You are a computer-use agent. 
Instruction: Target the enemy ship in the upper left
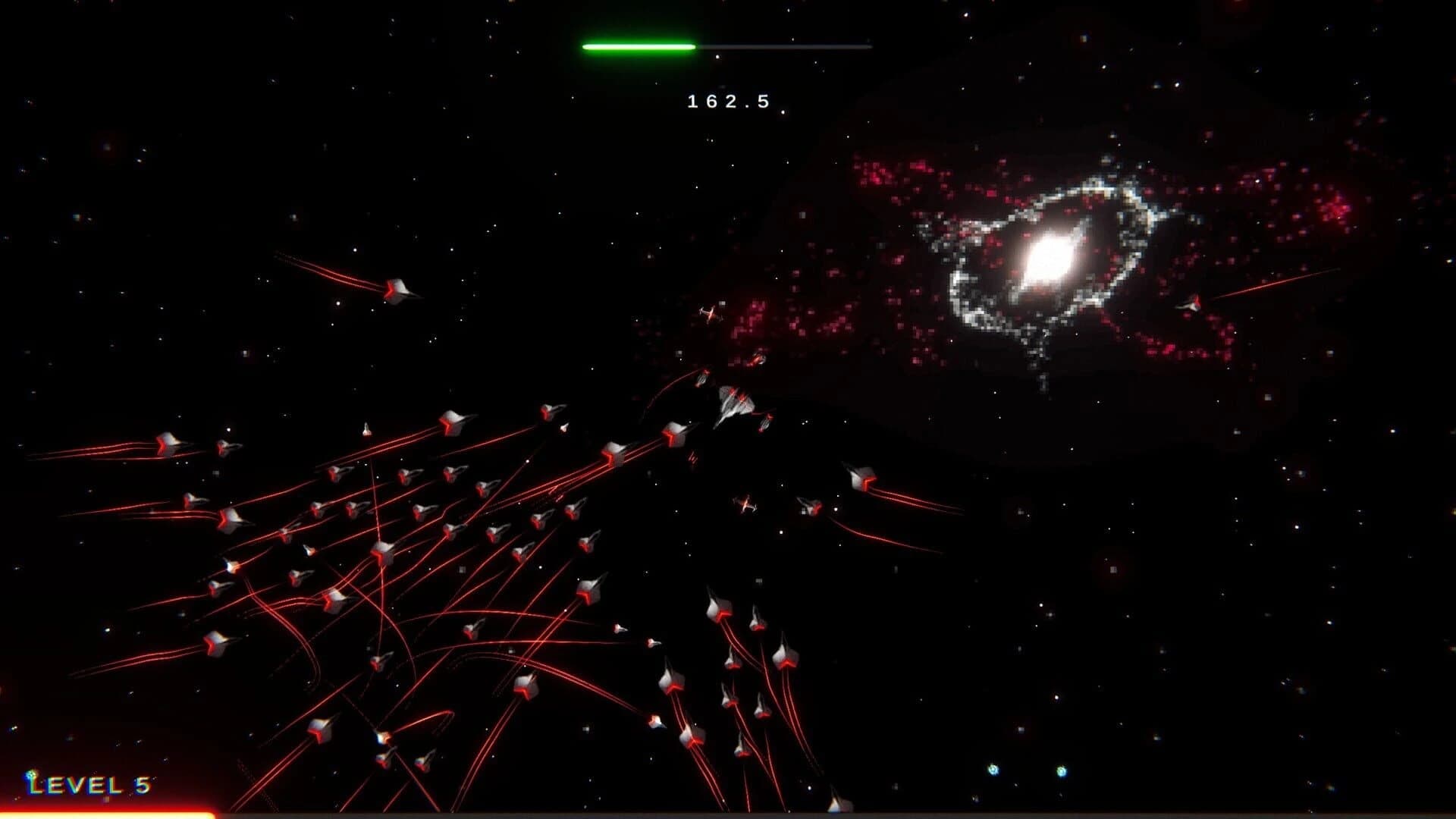(398, 290)
